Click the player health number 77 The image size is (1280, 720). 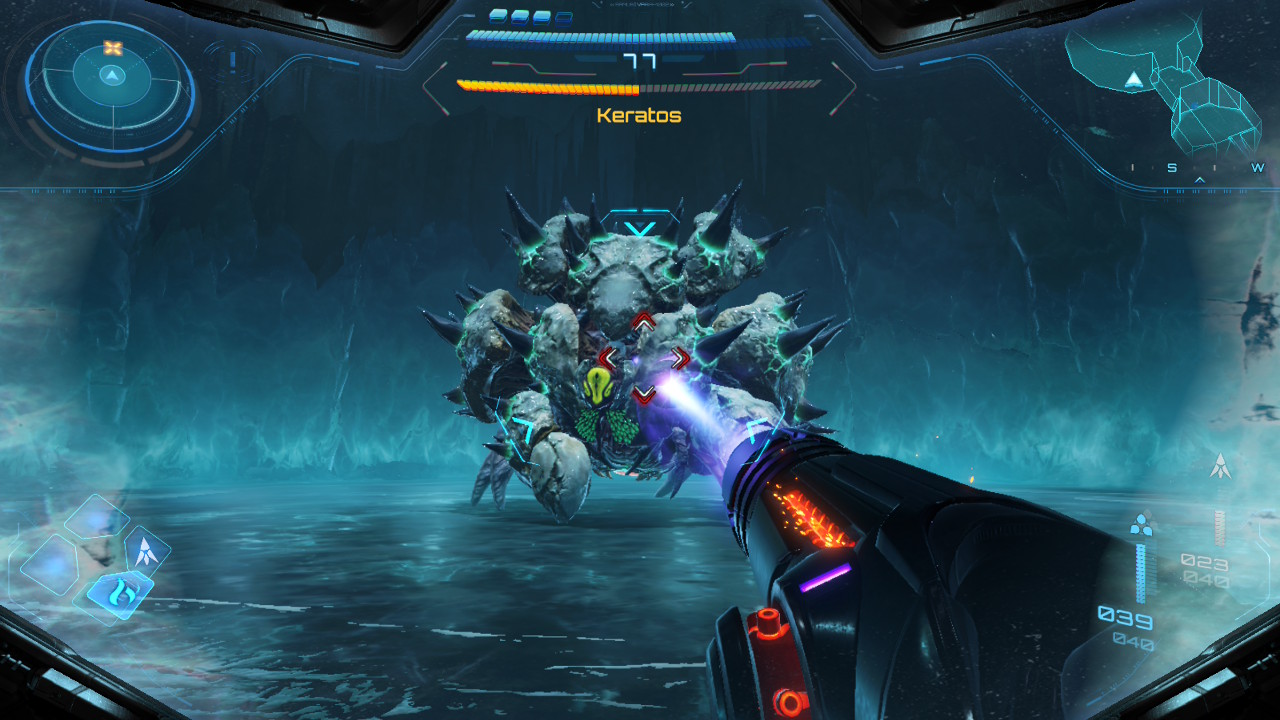639,61
